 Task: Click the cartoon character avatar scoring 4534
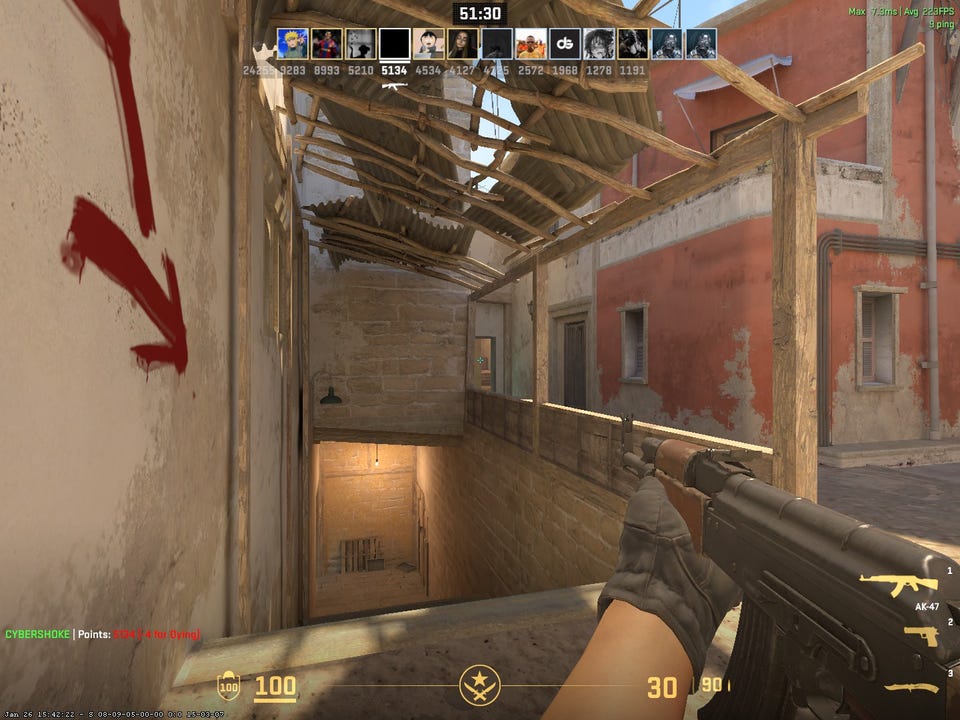click(429, 44)
